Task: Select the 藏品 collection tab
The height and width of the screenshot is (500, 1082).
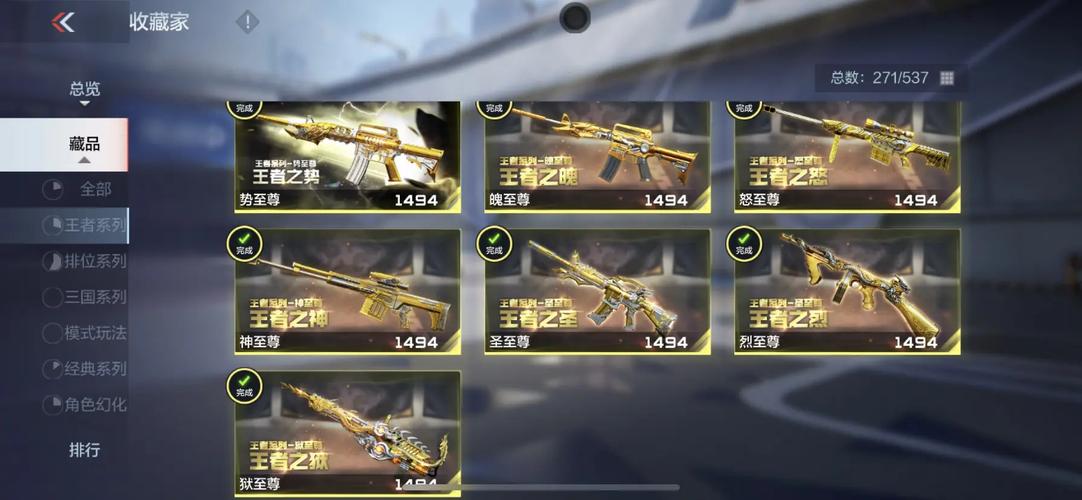Action: [x=84, y=145]
